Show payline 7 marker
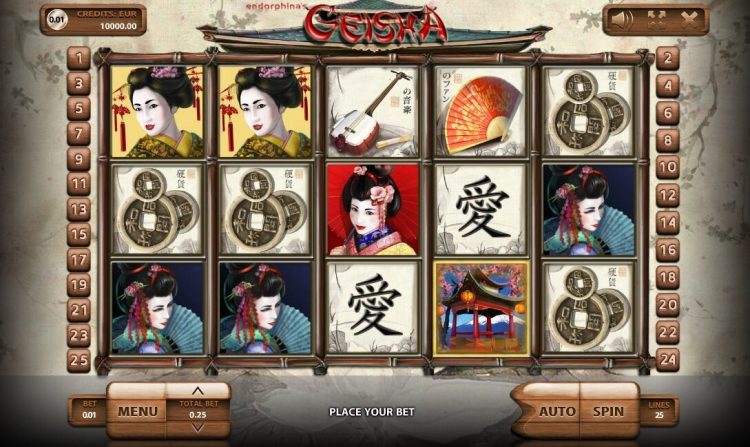Viewport: 750px width, 447px height. click(x=80, y=133)
